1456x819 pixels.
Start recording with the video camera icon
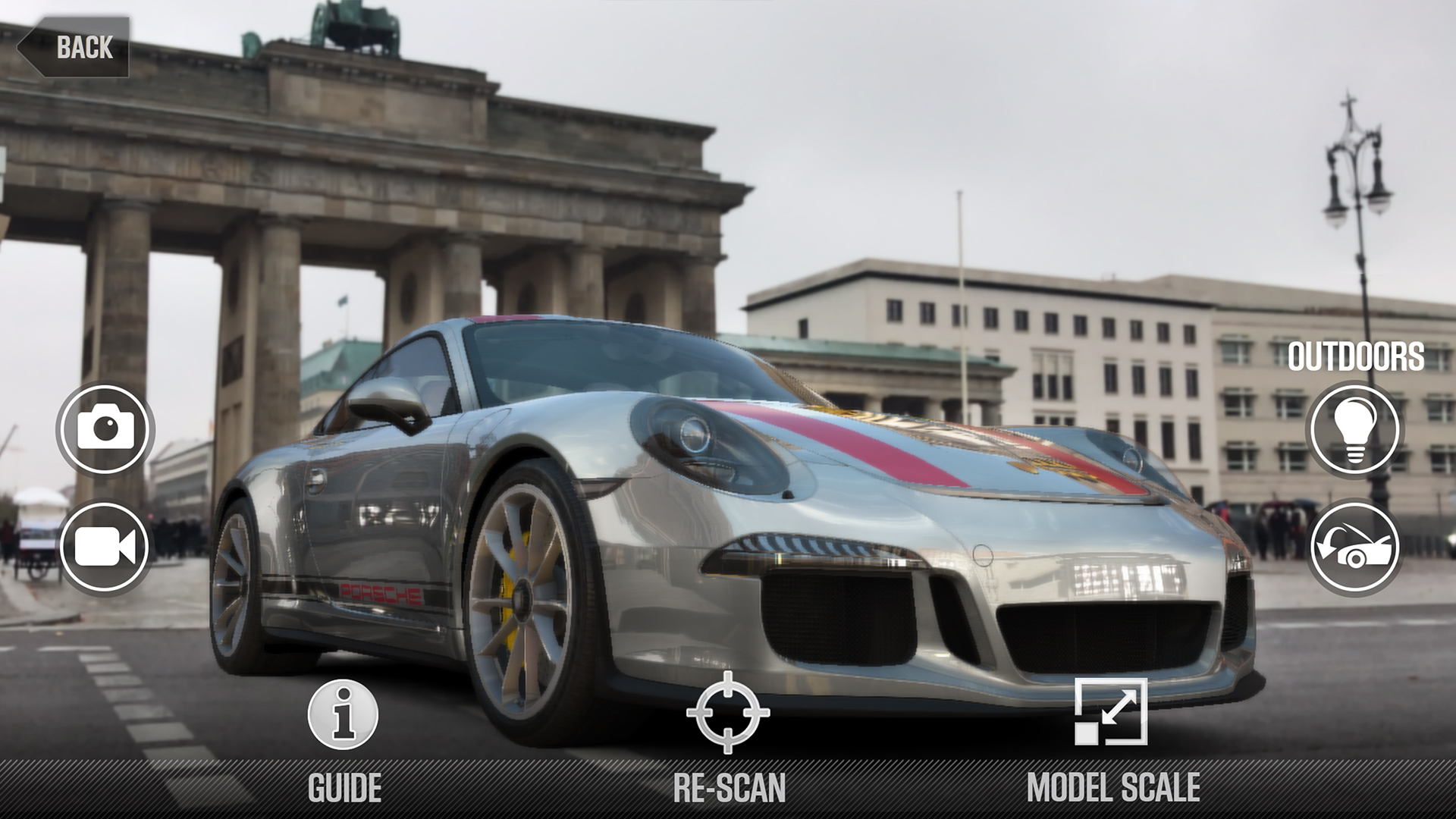click(x=105, y=546)
